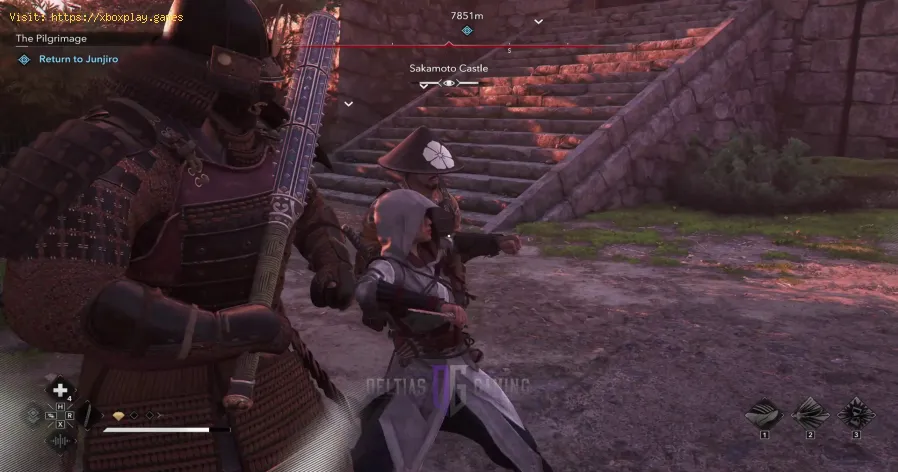The width and height of the screenshot is (898, 472).
Task: Activate ability slot 3 burst icon
Action: [855, 413]
